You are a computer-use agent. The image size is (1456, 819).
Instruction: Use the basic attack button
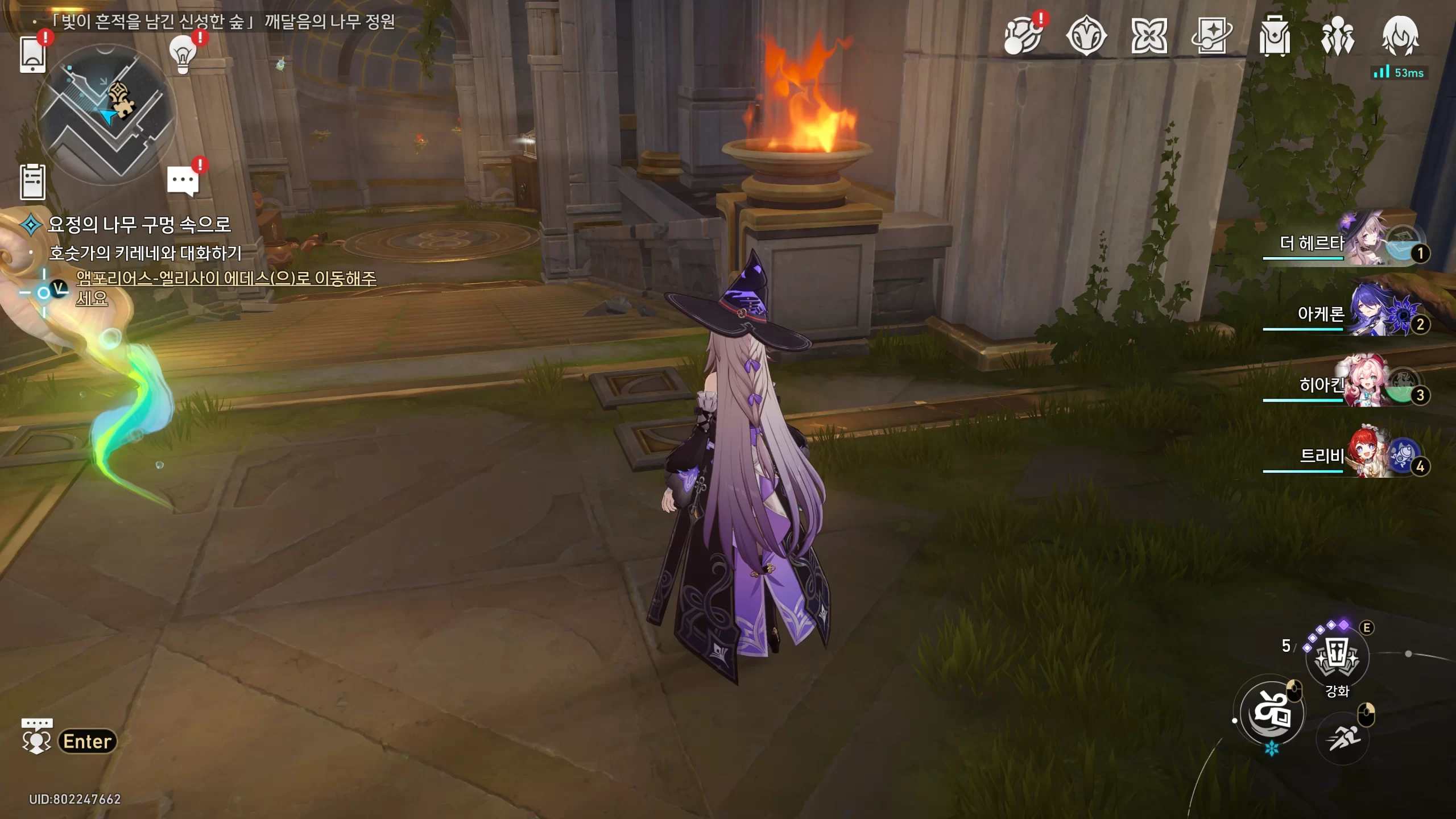click(1272, 713)
